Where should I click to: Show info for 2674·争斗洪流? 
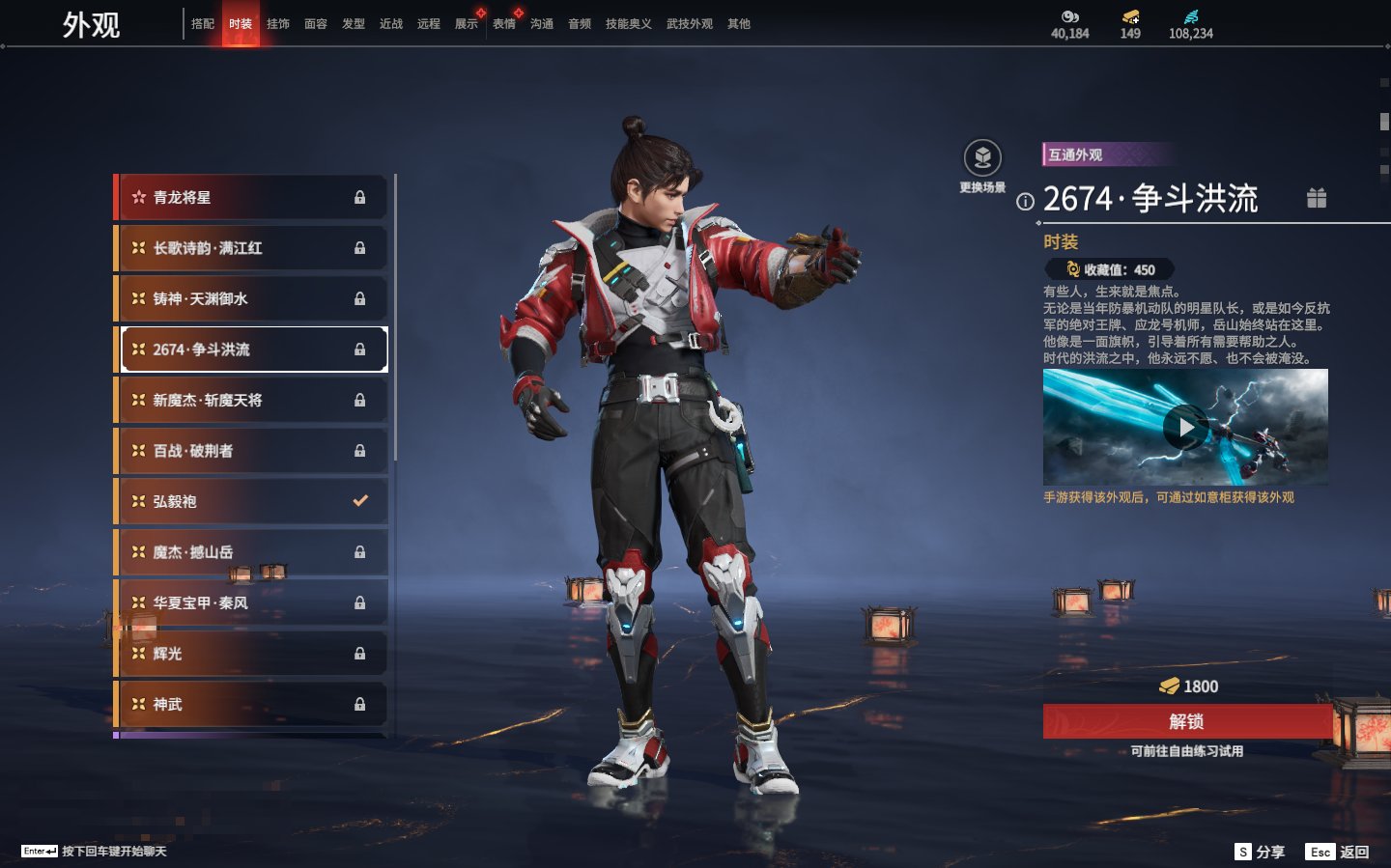click(x=1025, y=202)
